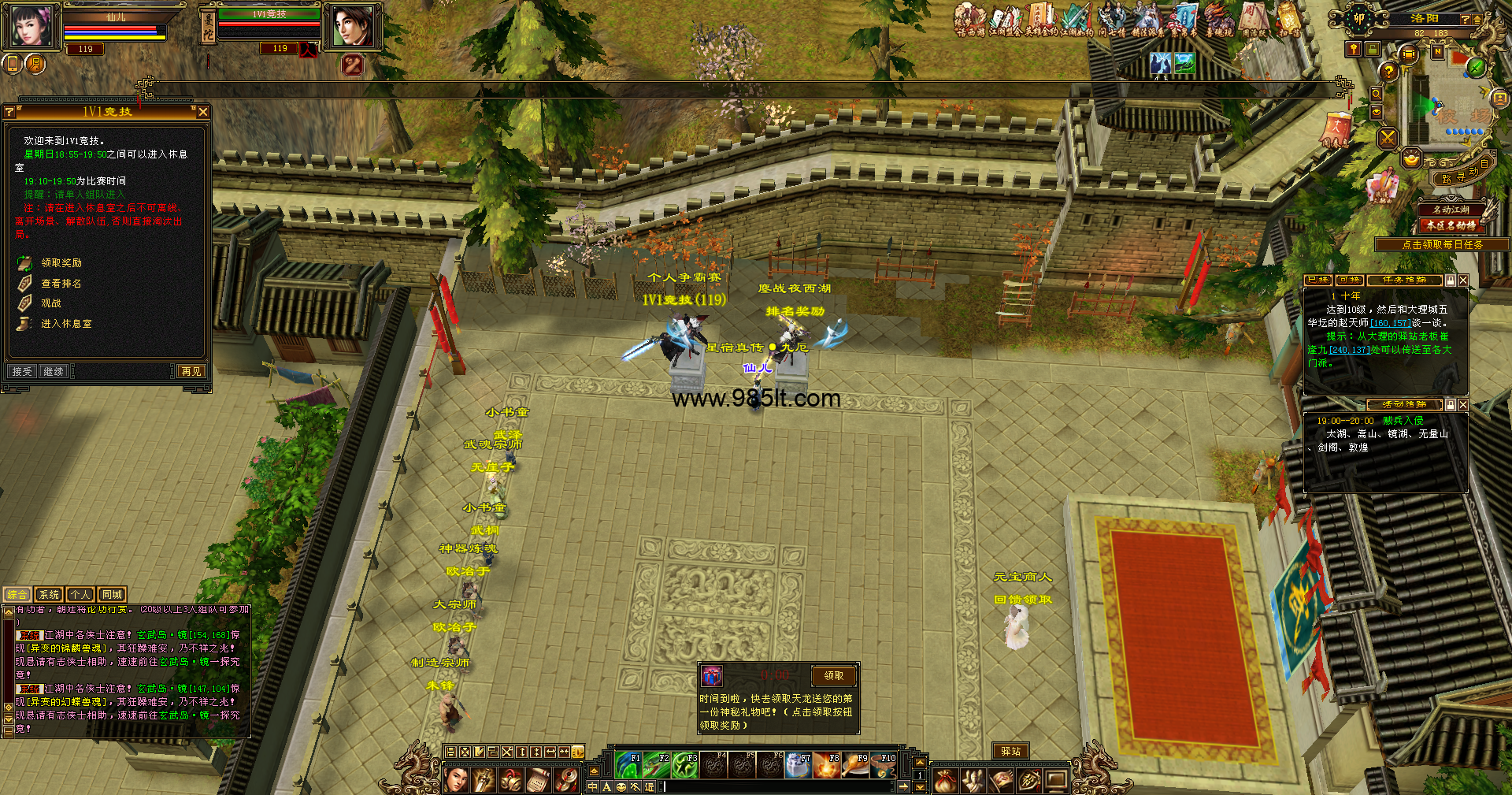Click into the chat input field
1512x795 pixels.
click(780, 786)
